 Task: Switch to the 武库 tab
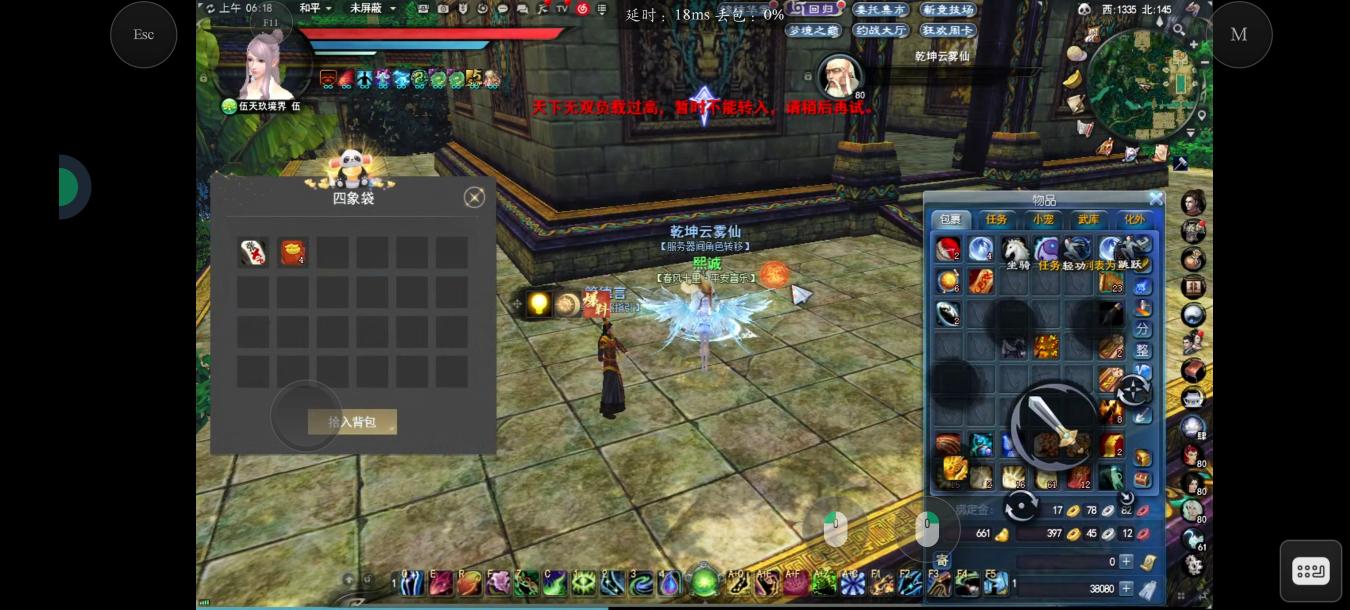coord(1088,220)
